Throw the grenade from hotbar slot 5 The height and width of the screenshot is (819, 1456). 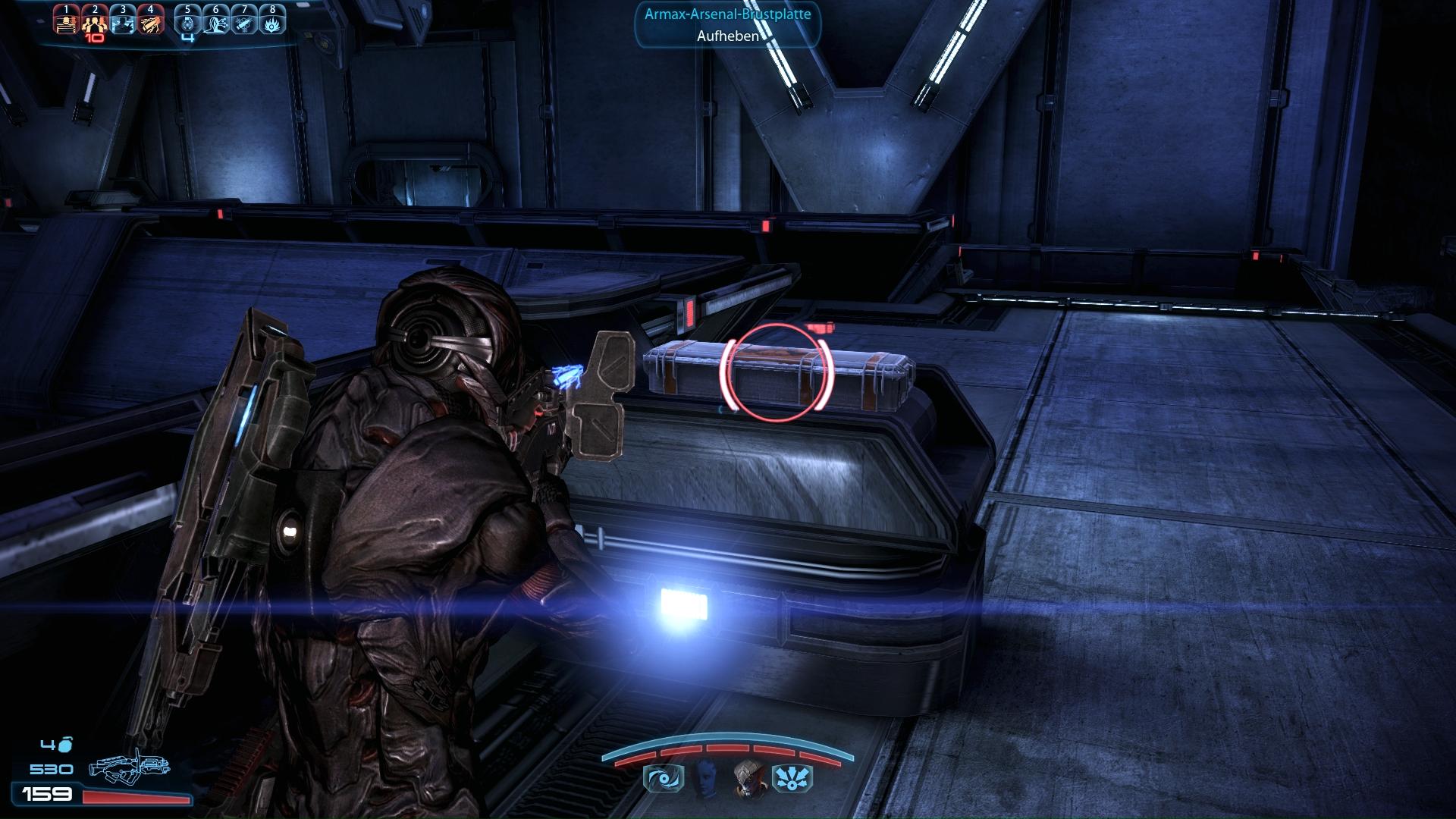tap(188, 24)
